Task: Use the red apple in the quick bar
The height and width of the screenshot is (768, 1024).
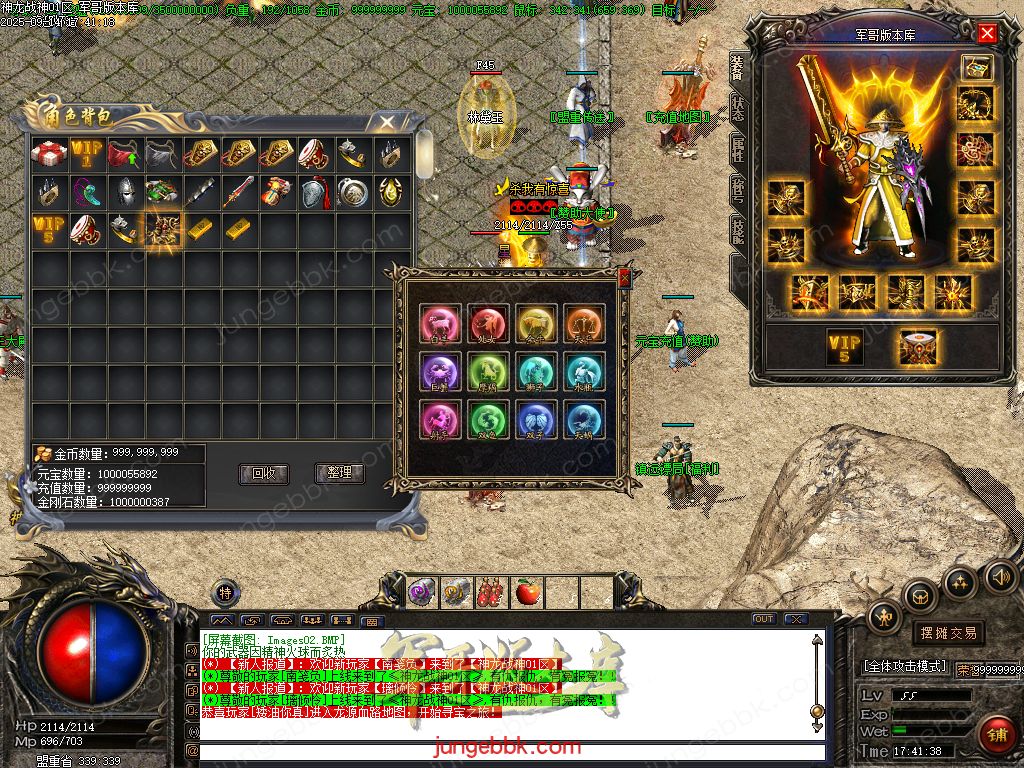Action: pyautogui.click(x=527, y=592)
